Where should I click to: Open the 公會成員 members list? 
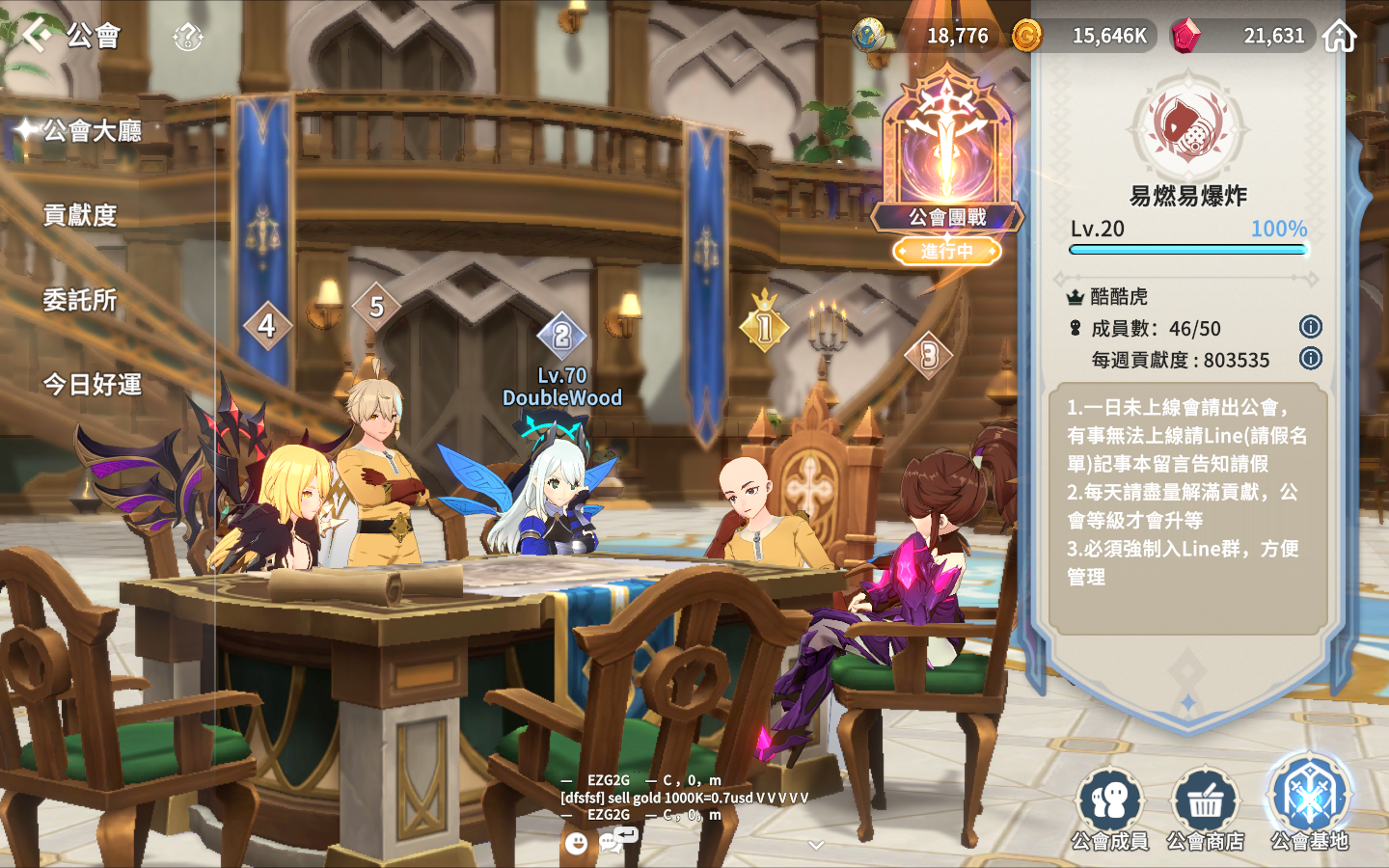(1110, 810)
